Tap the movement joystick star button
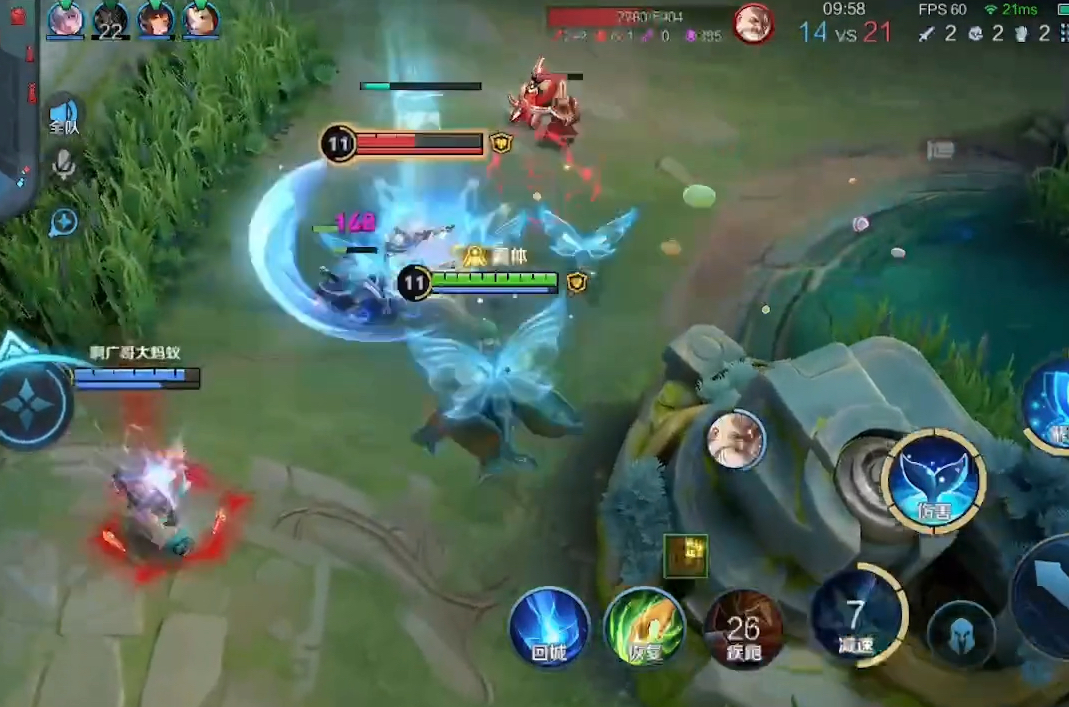 [33, 407]
